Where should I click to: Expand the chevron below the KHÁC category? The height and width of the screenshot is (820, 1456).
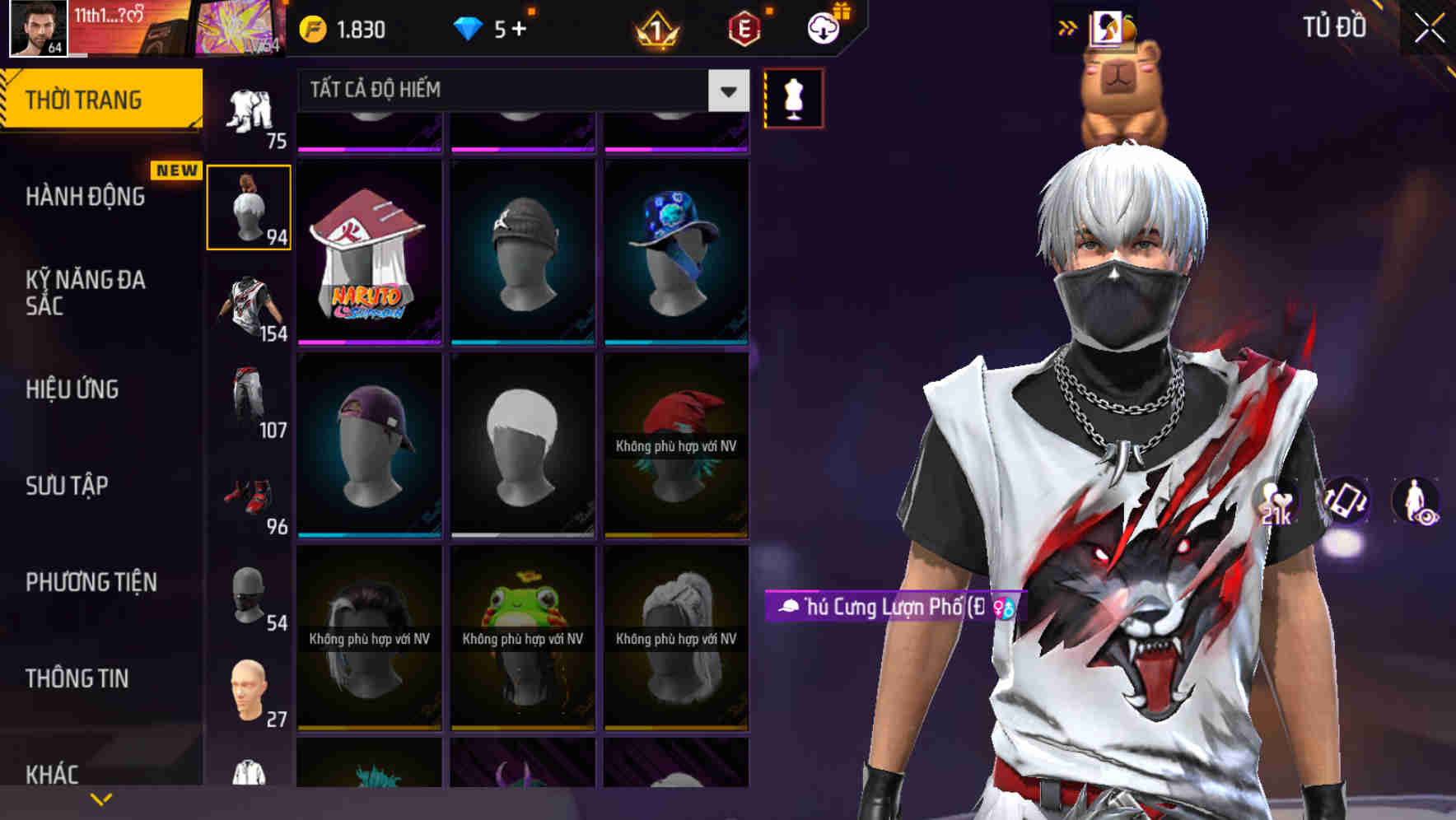tap(100, 799)
